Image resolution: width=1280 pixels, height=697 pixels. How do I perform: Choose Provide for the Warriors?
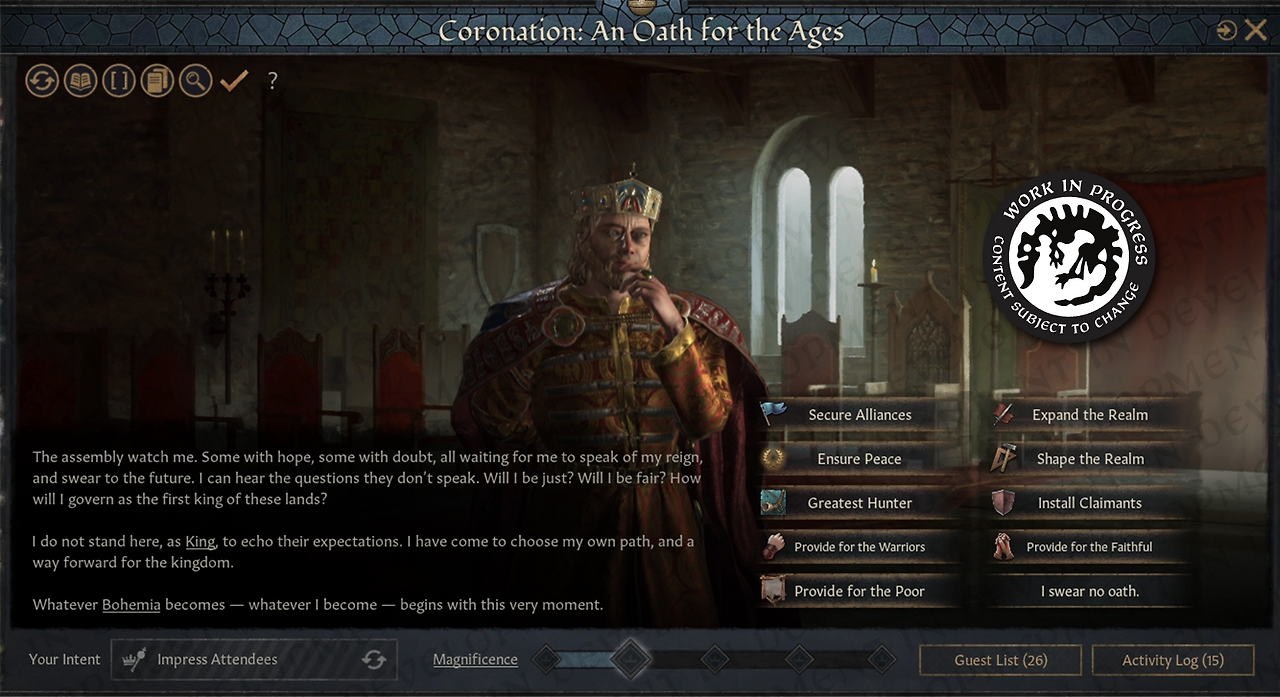tap(860, 547)
